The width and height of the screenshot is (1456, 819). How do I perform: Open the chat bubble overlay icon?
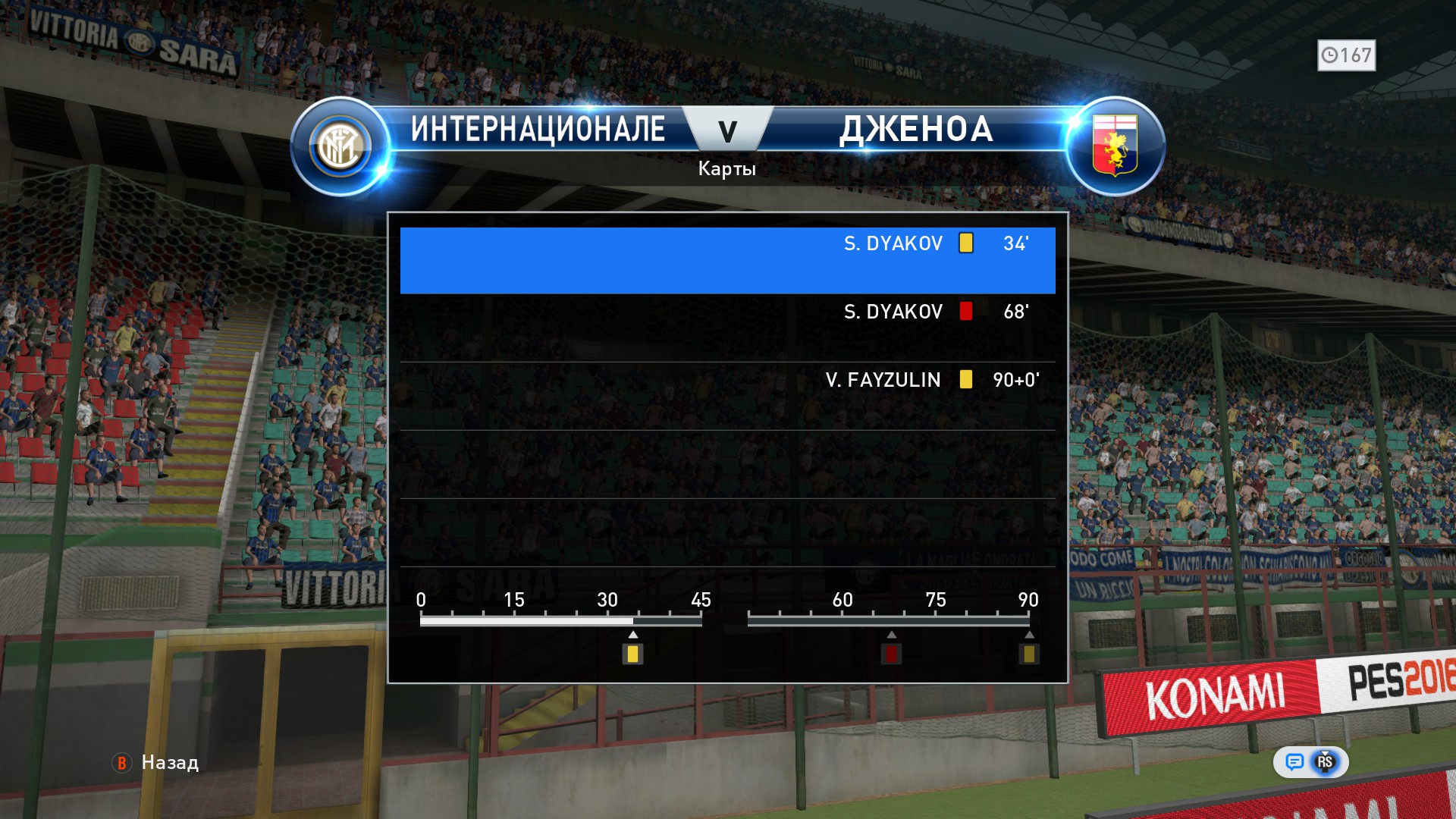point(1294,762)
